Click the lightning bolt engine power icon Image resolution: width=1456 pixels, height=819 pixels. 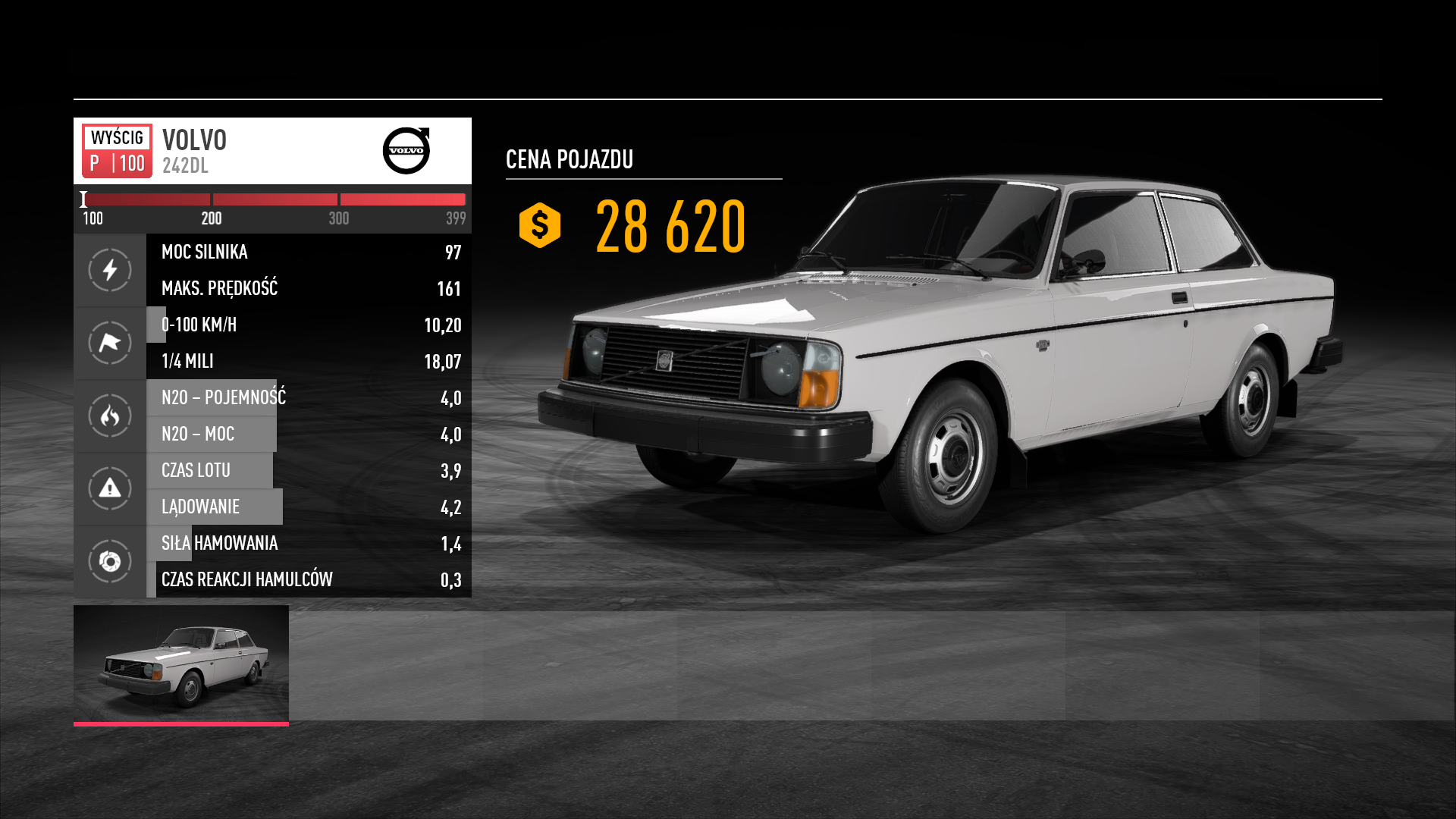click(110, 270)
